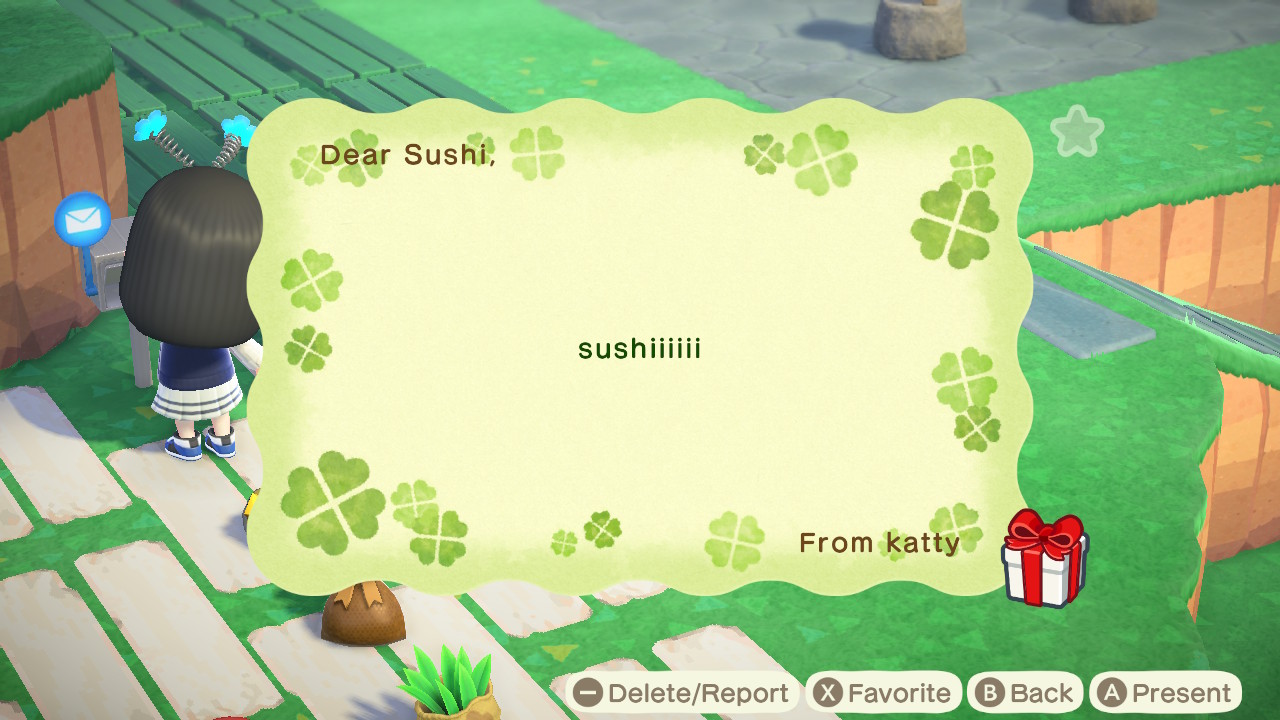Viewport: 1280px width, 720px height.
Task: Click the sushiiiiii message text
Action: [x=639, y=350]
